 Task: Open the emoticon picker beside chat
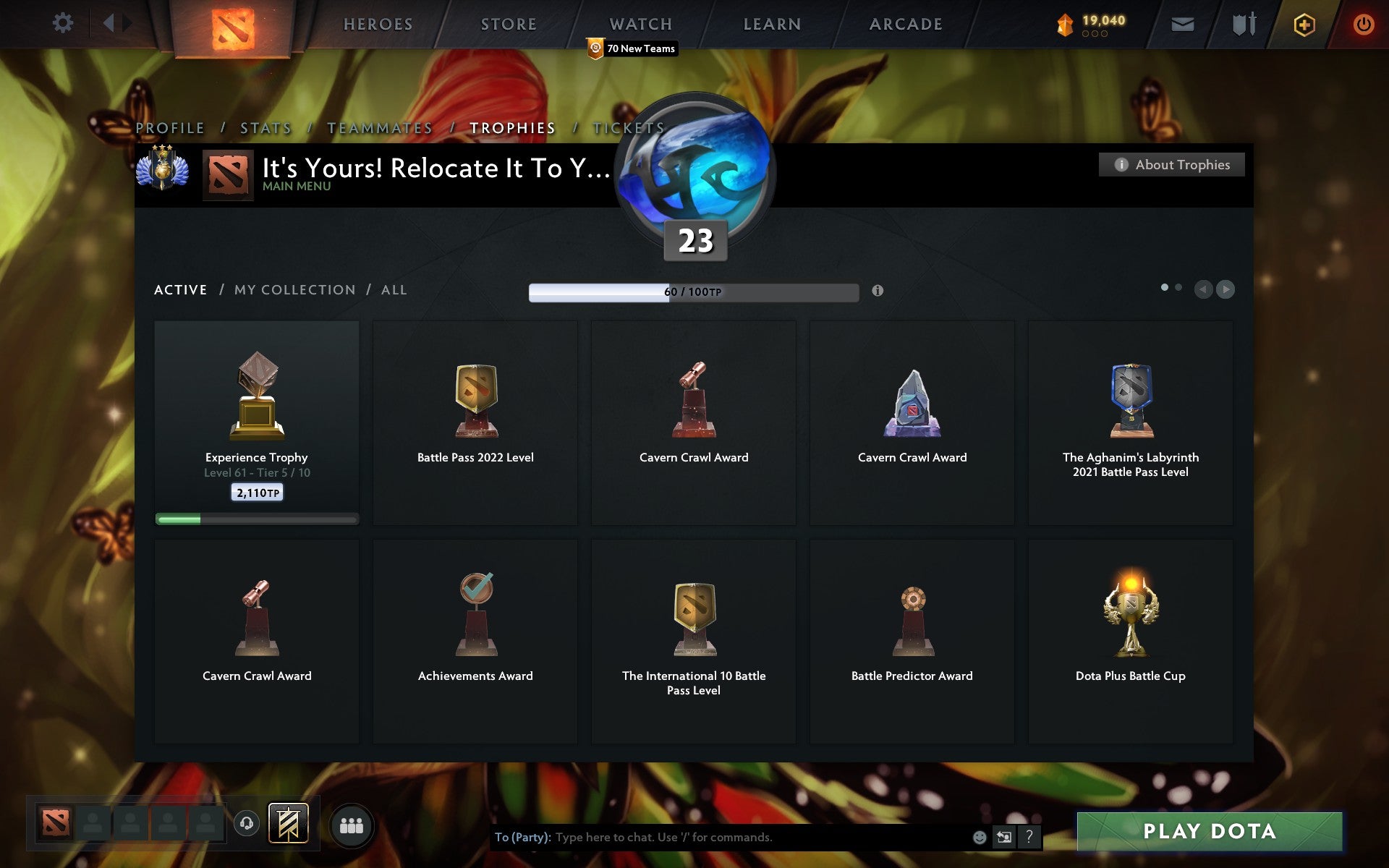[979, 838]
